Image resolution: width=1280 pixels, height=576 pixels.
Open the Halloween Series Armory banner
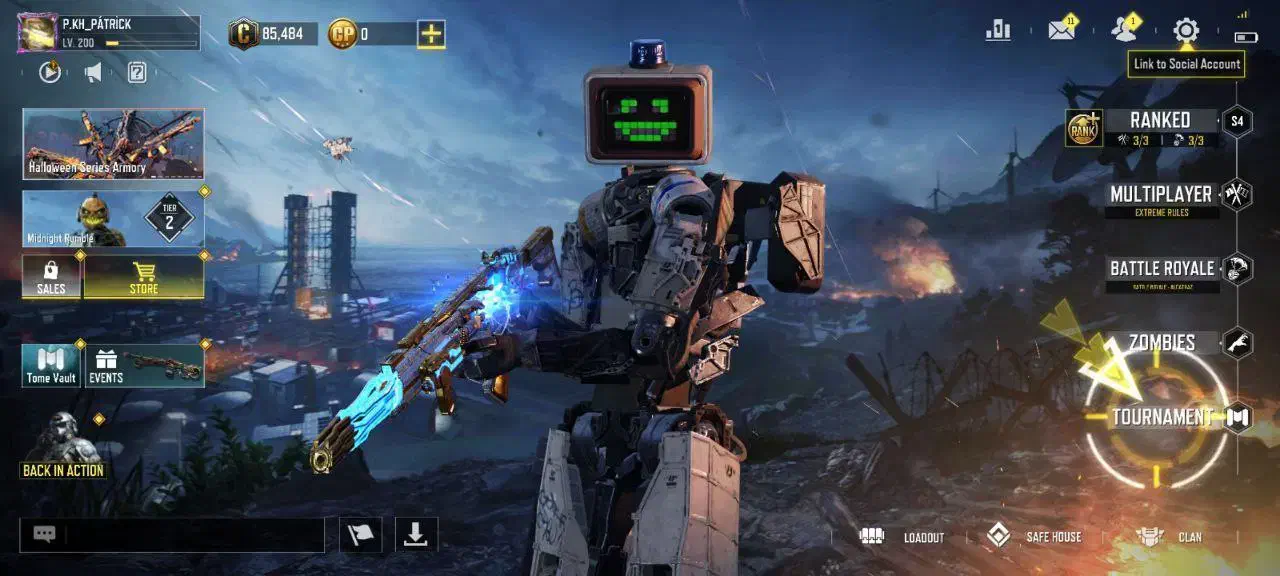pyautogui.click(x=113, y=144)
